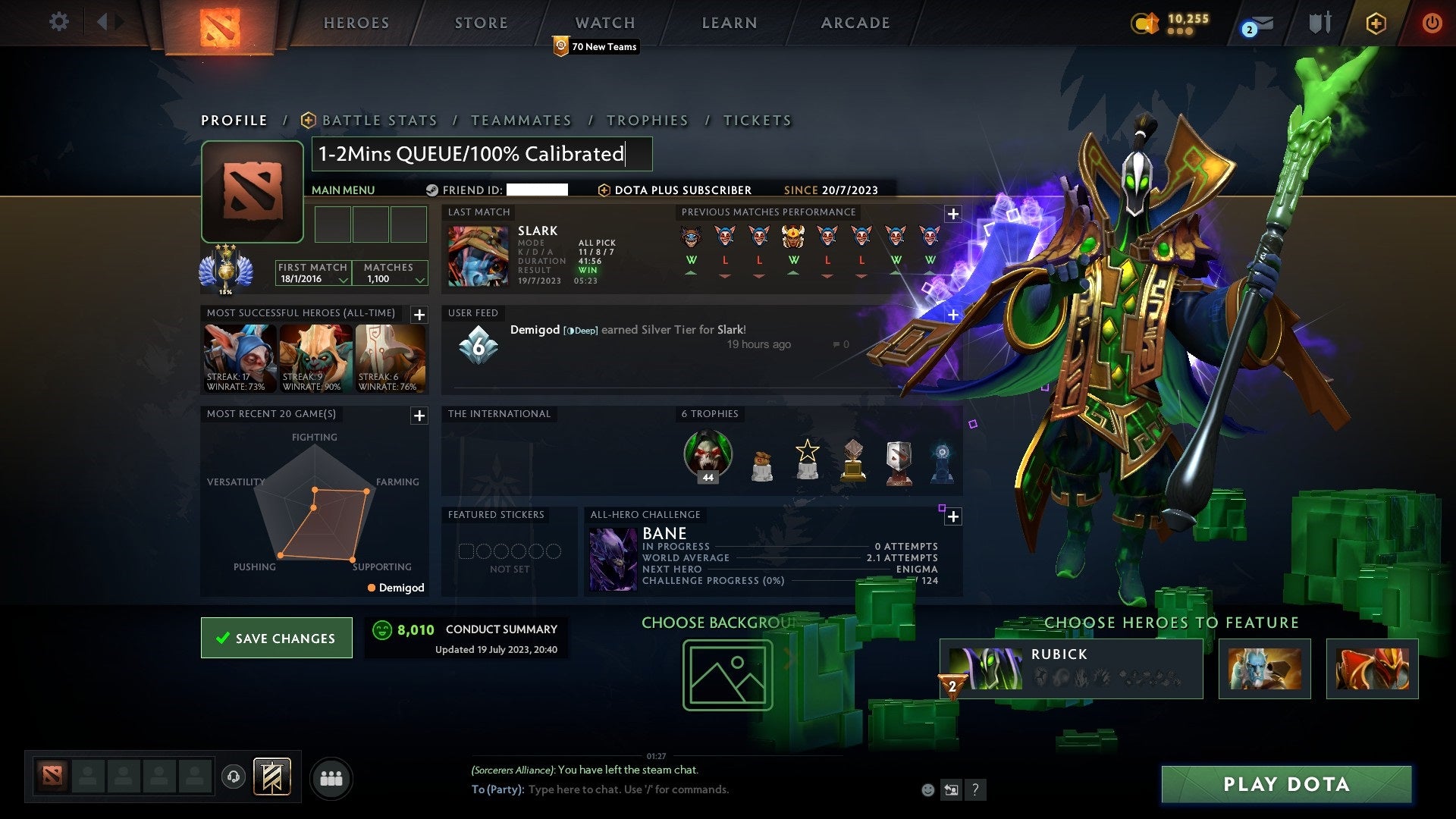Open the Armory loadout icon

coord(1319,23)
